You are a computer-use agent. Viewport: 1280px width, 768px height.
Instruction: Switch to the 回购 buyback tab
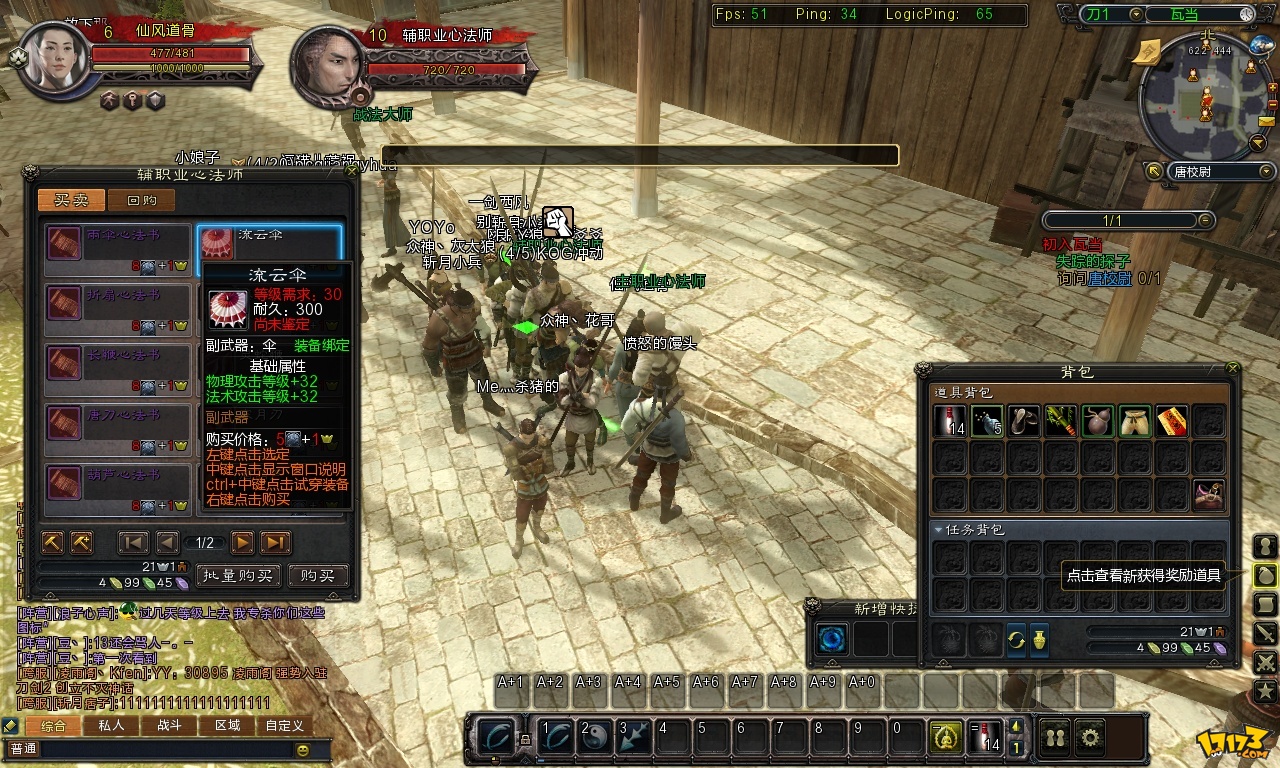coord(142,200)
